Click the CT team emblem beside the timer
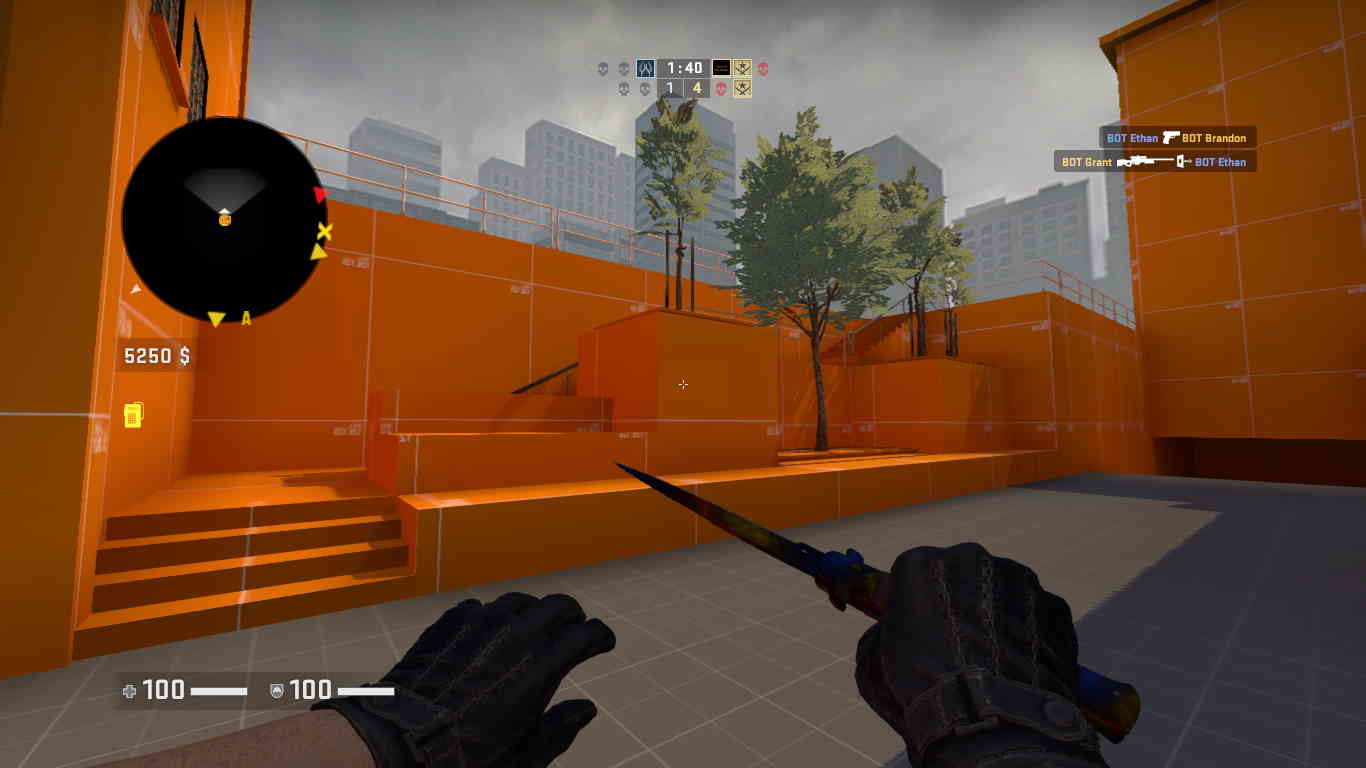The image size is (1366, 768). (x=646, y=68)
